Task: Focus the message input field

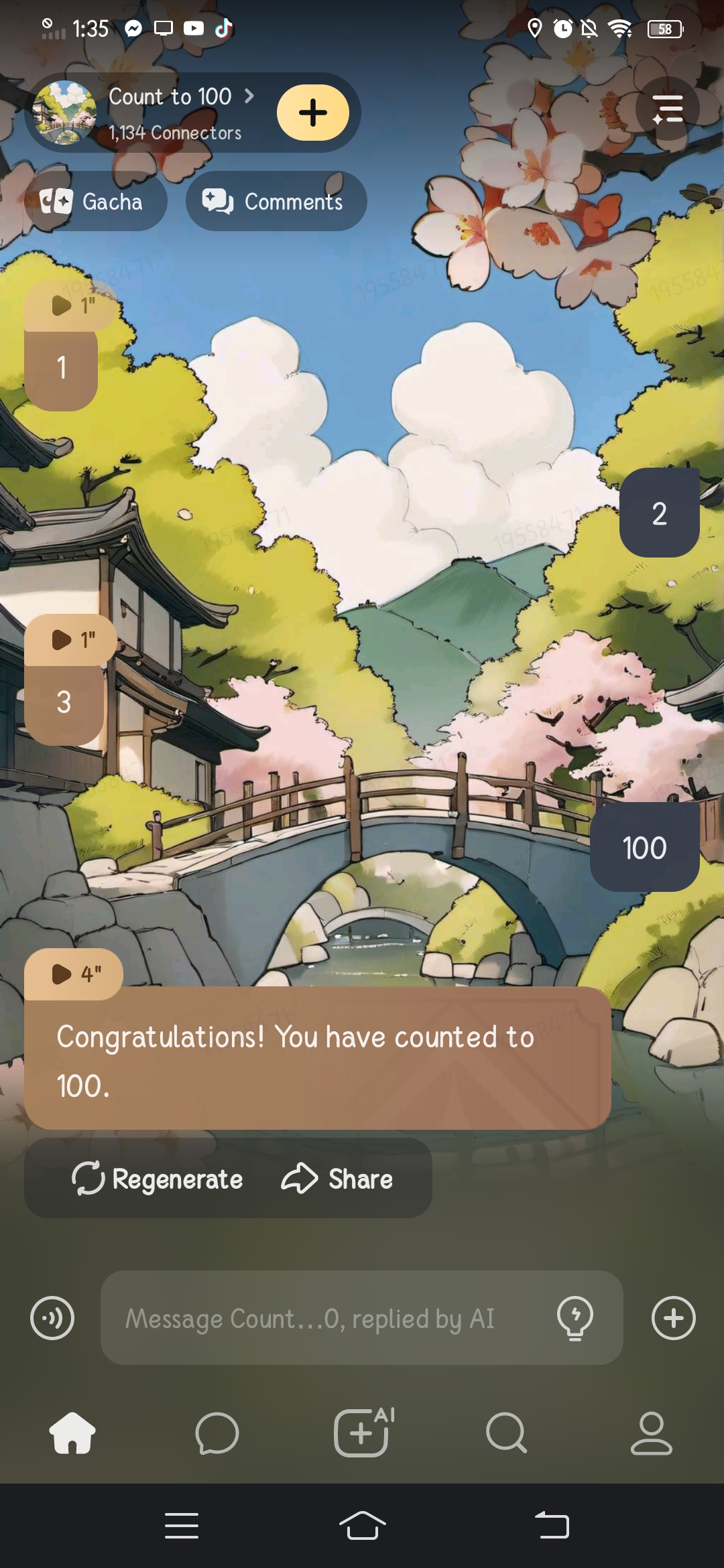Action: [322, 1318]
